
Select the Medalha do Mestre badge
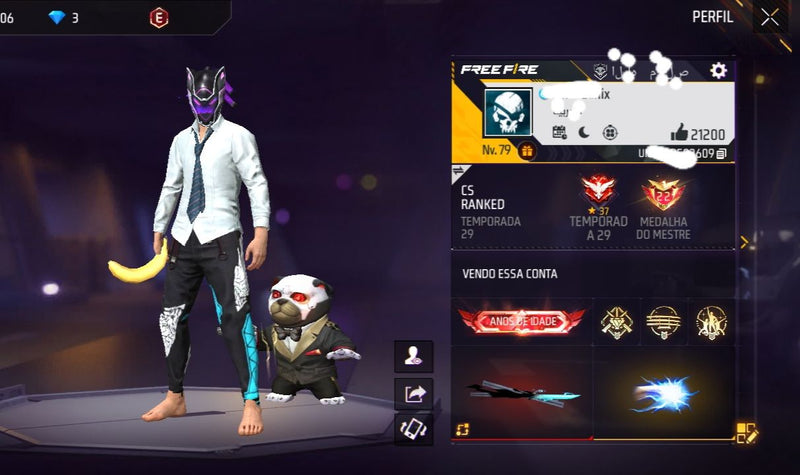662,193
